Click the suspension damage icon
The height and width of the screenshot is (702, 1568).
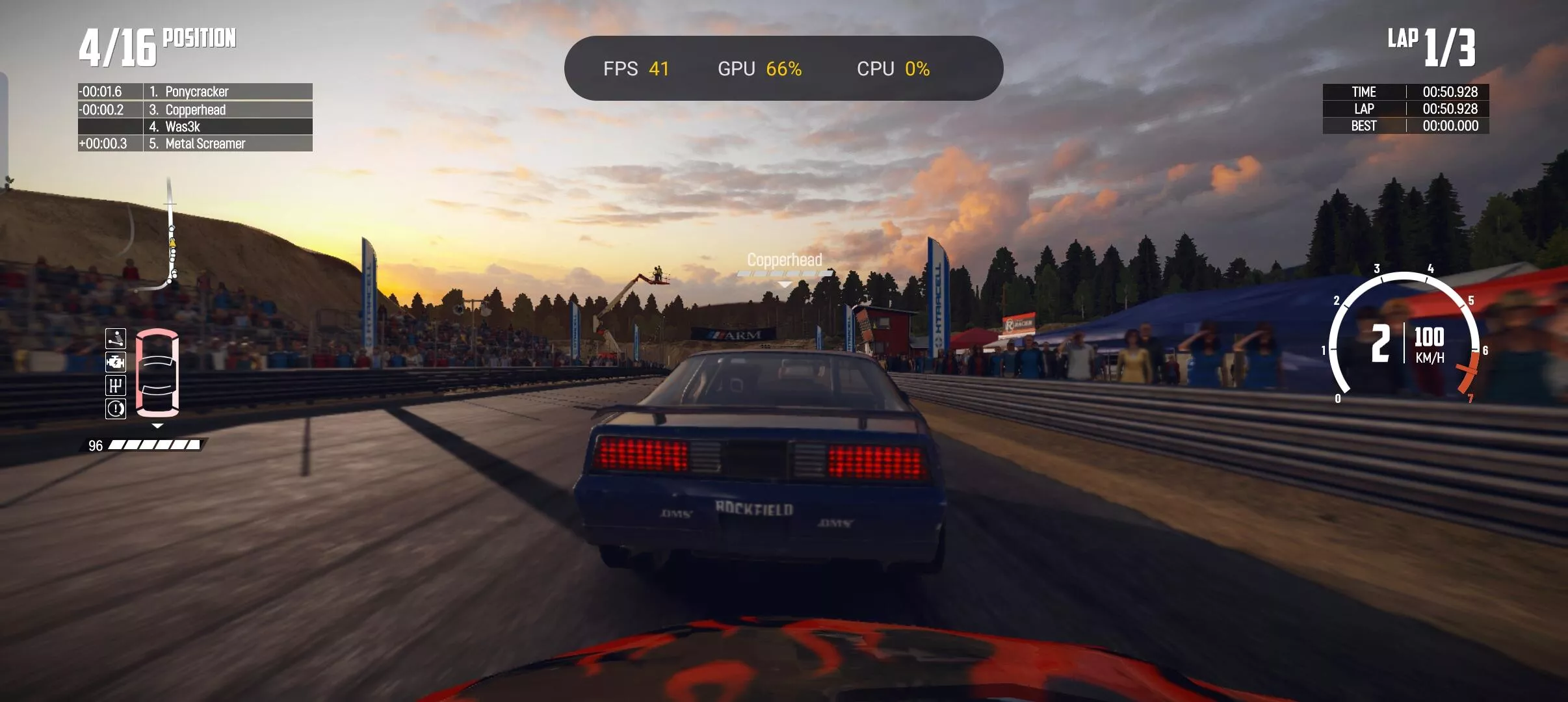tap(116, 339)
